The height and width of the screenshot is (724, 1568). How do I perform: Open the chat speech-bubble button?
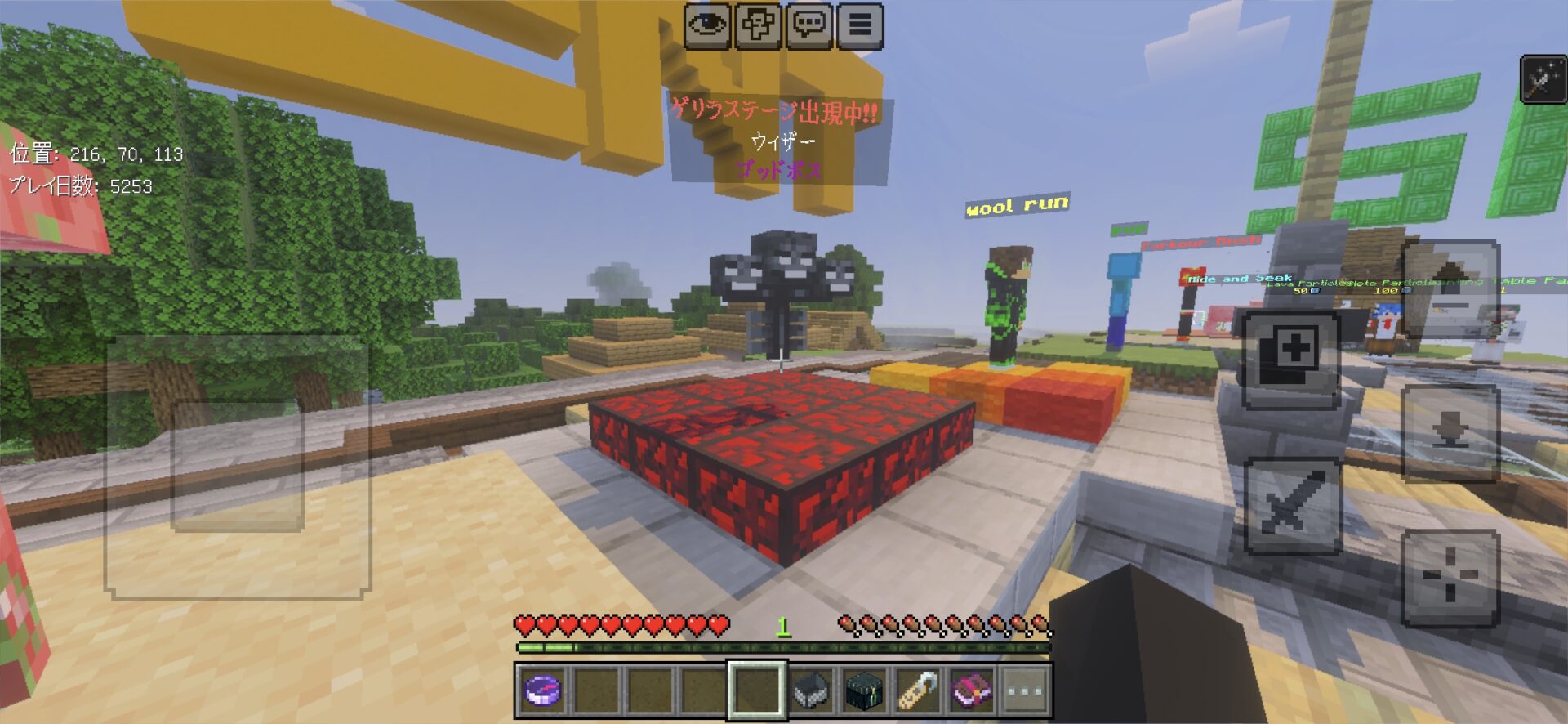point(808,26)
